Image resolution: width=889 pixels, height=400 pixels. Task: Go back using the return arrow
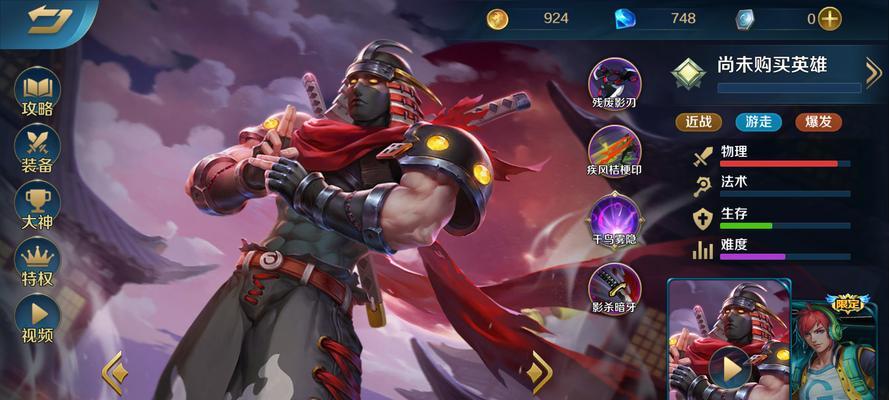(x=47, y=19)
